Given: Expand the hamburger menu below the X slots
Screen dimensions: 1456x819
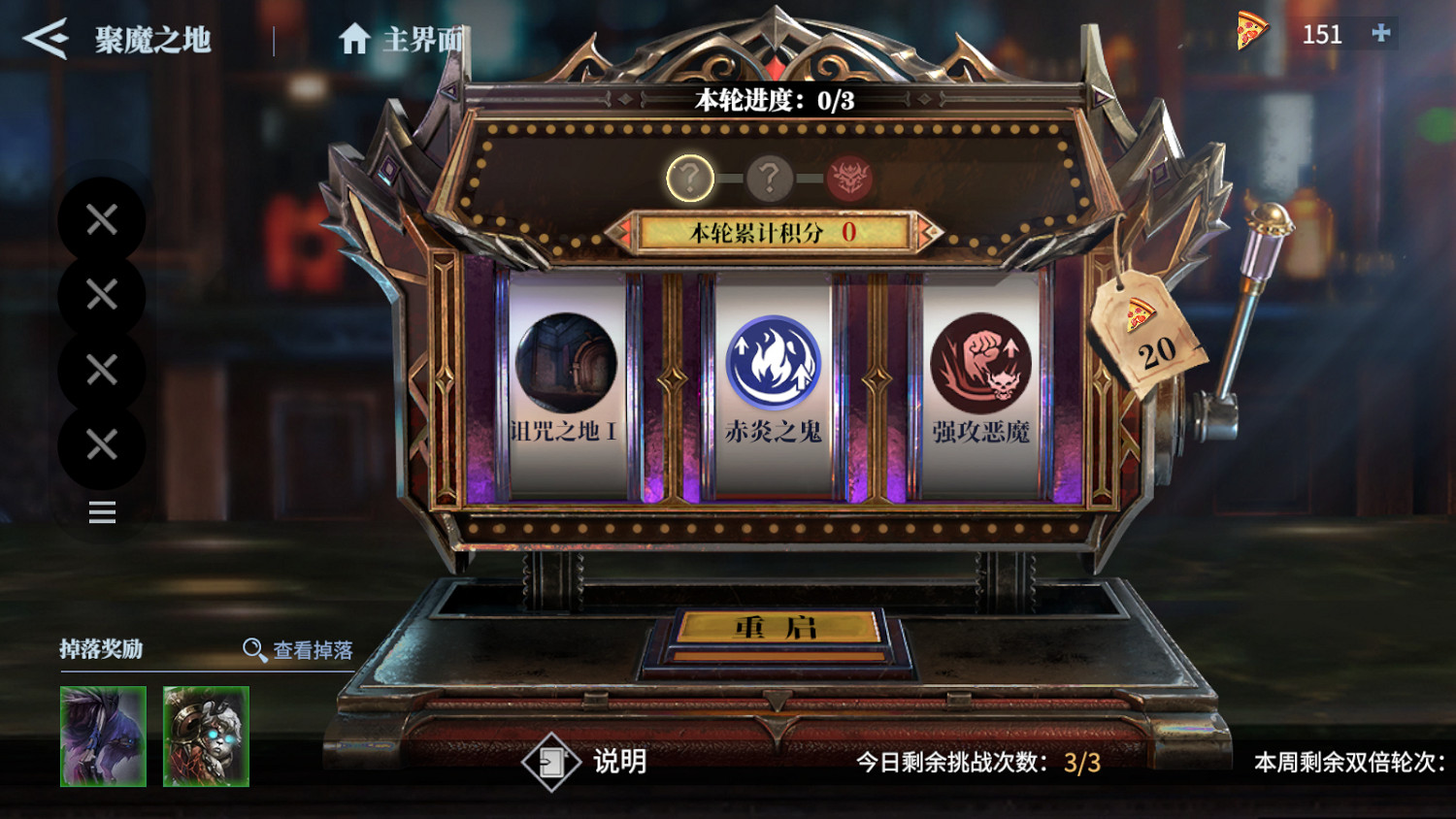Looking at the screenshot, I should pyautogui.click(x=101, y=512).
